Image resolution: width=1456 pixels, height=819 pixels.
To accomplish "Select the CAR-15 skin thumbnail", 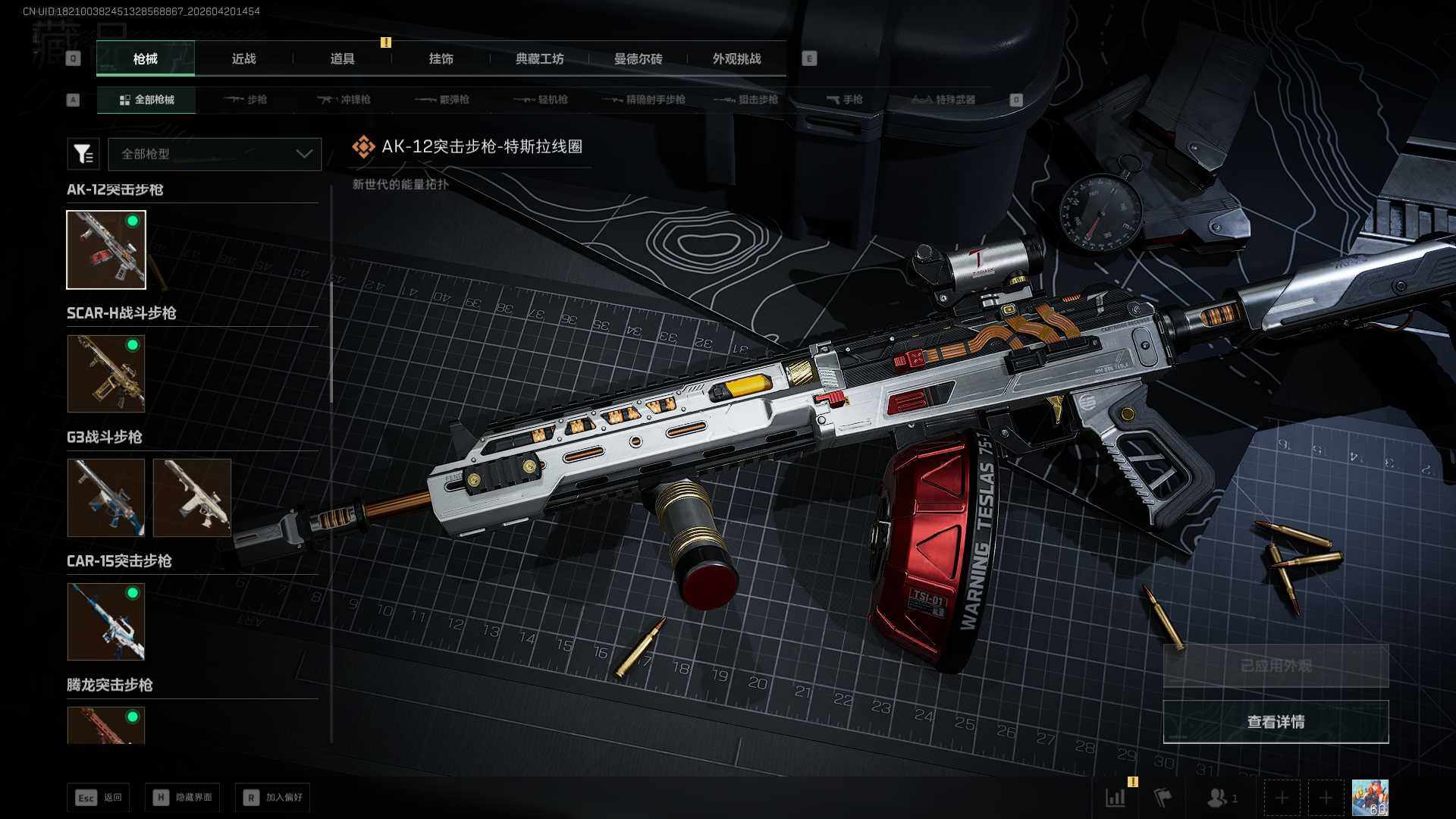I will coord(106,622).
